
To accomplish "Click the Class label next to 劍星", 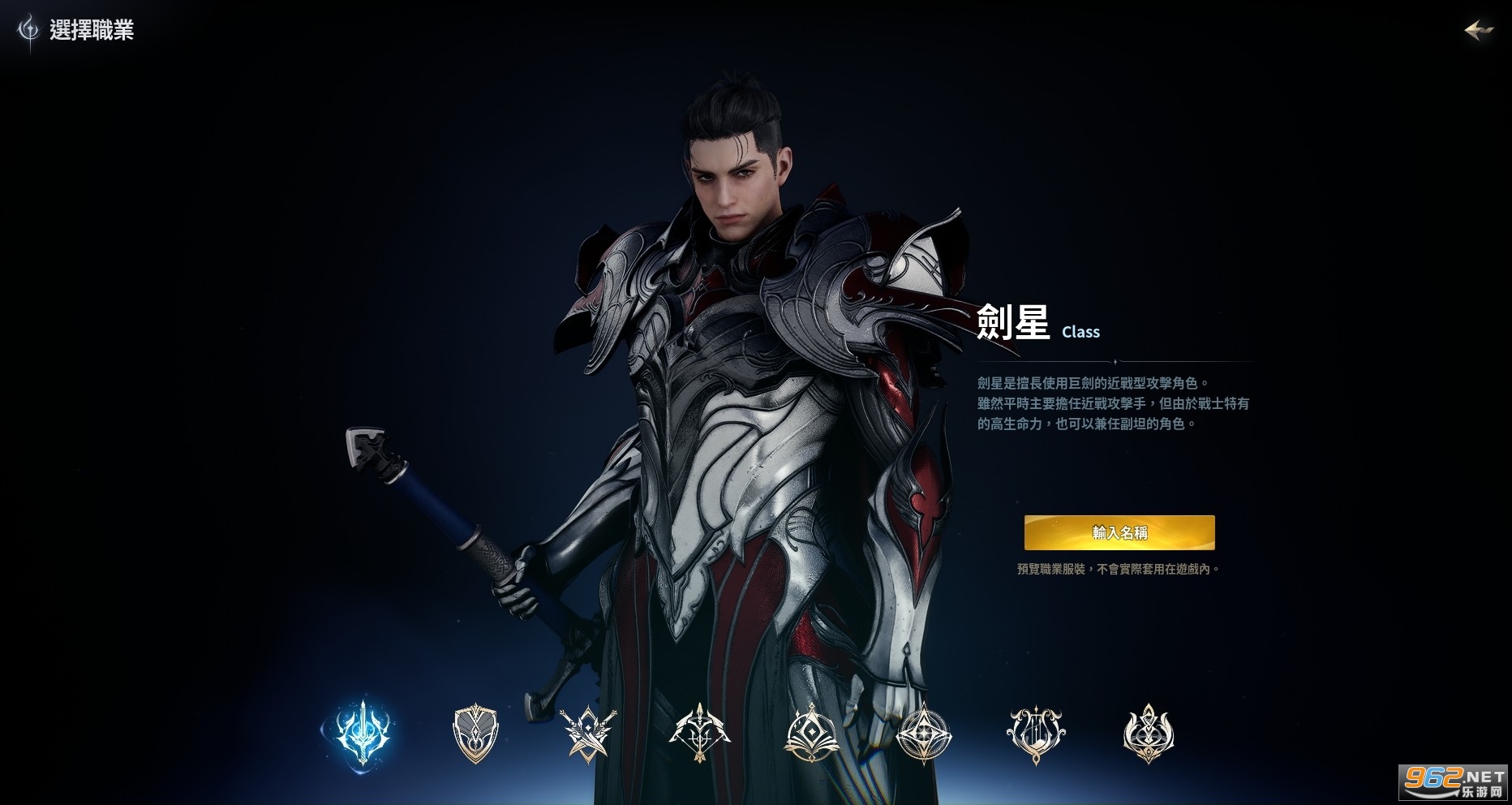I will (1081, 332).
